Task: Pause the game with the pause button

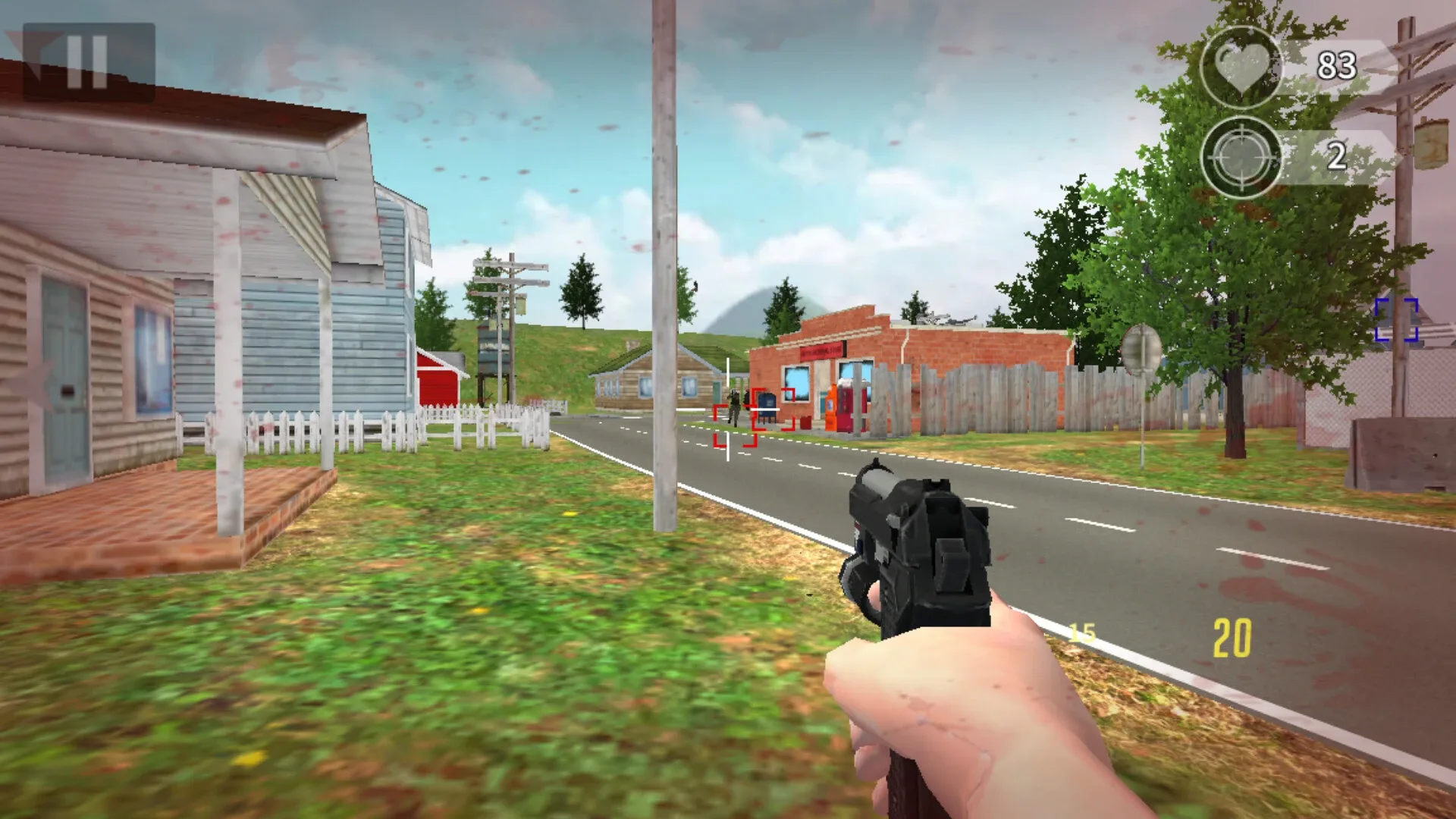Action: 86,59
